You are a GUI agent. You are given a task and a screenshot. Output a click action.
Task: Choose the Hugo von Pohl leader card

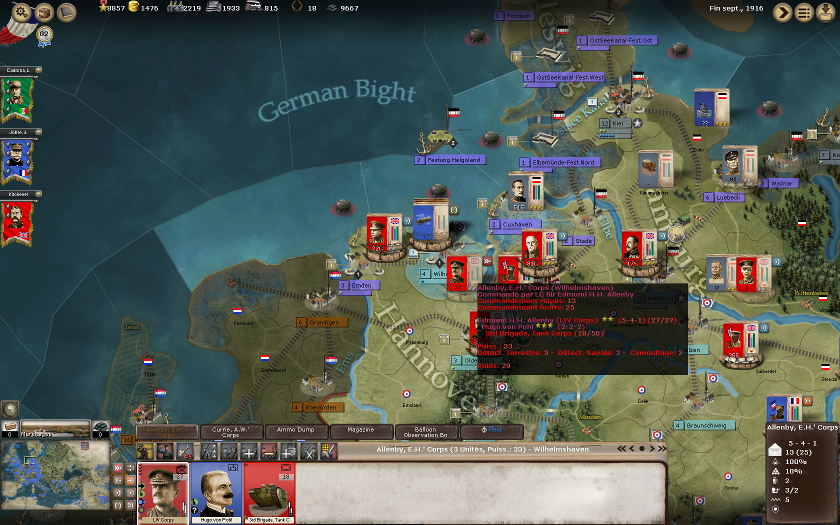[216, 492]
